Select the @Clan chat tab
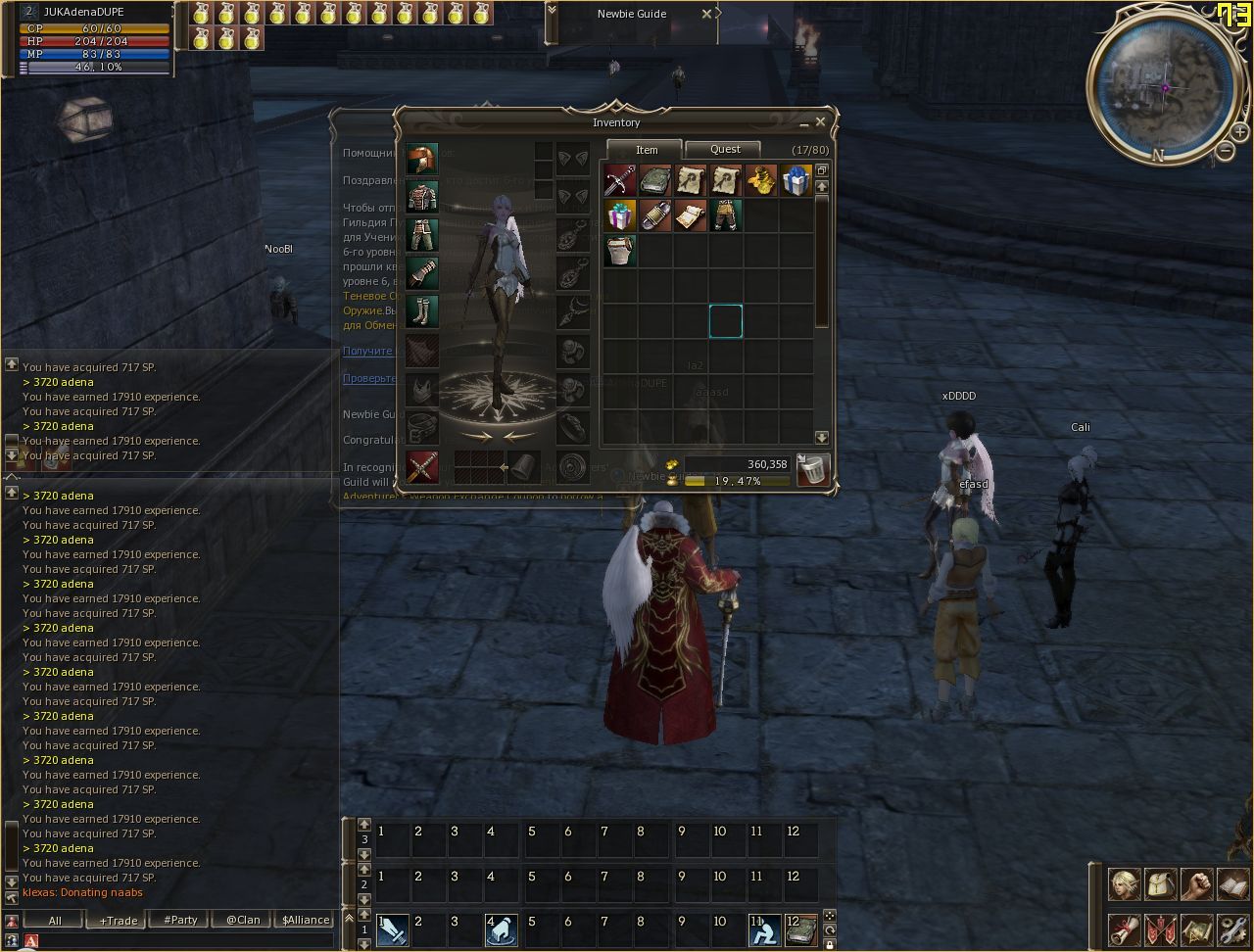The image size is (1254, 952). click(243, 921)
